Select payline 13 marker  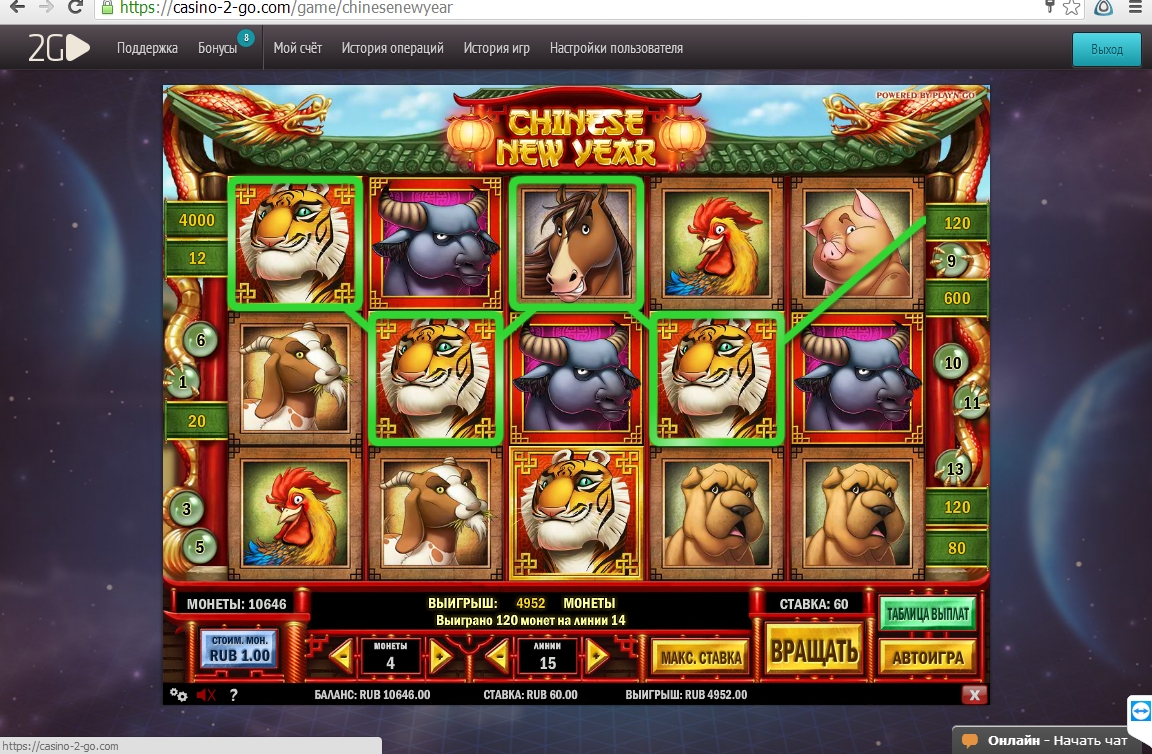point(955,469)
